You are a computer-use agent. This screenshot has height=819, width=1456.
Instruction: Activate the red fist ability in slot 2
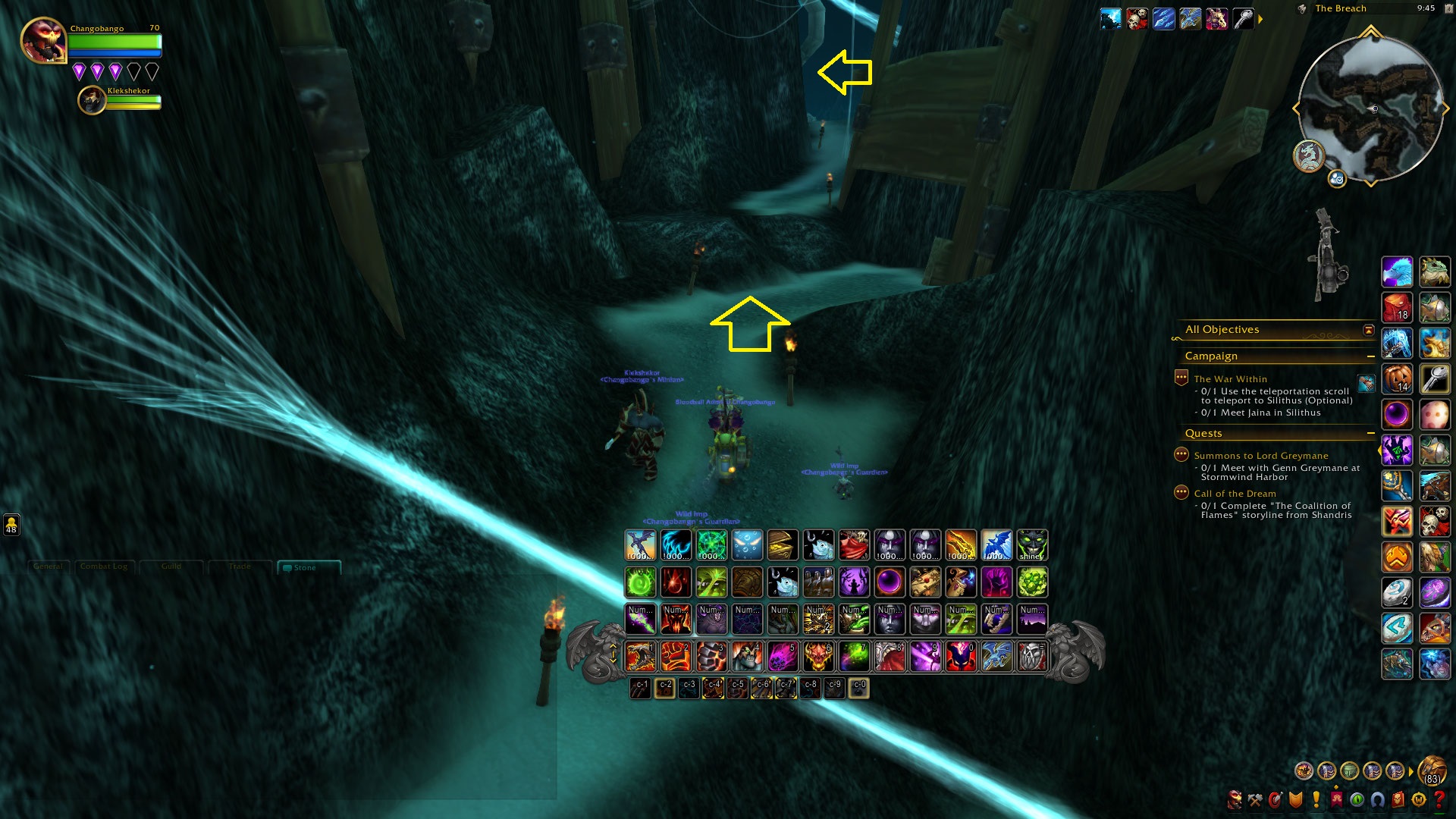tap(676, 657)
